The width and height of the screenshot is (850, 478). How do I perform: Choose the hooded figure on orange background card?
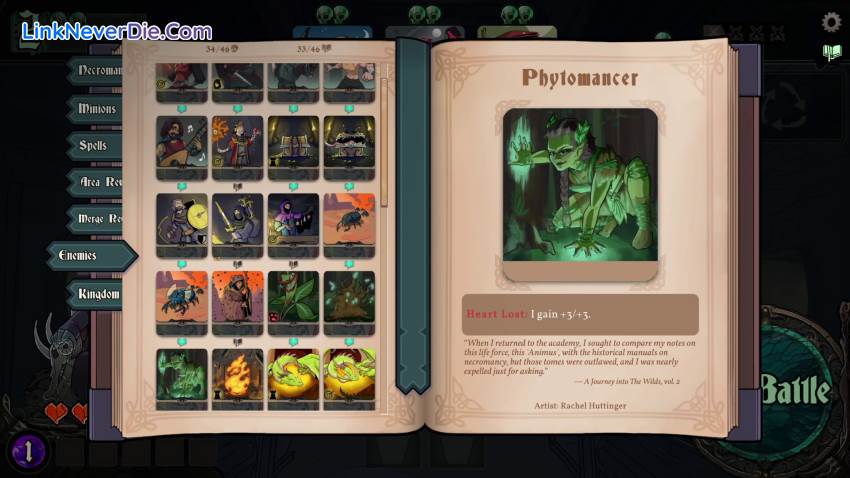[x=237, y=297]
